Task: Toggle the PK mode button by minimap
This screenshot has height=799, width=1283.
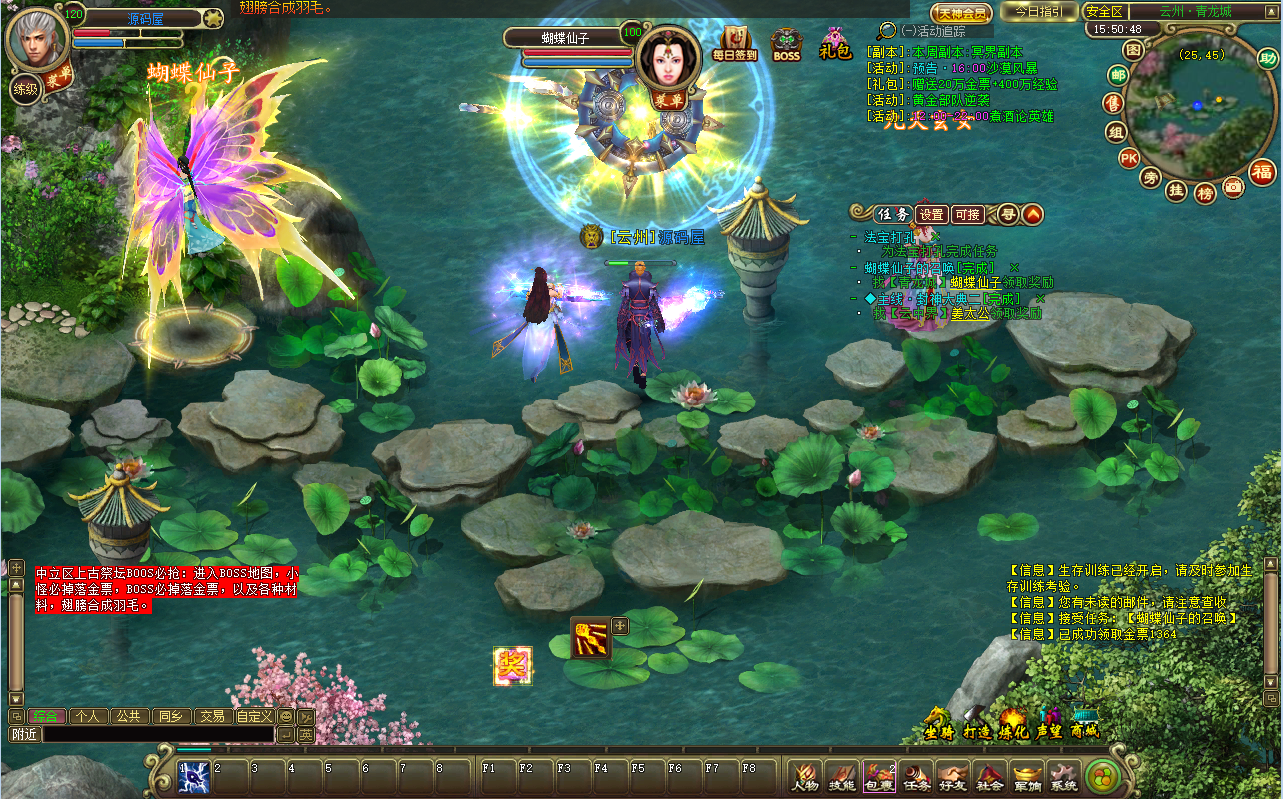Action: point(1129,158)
